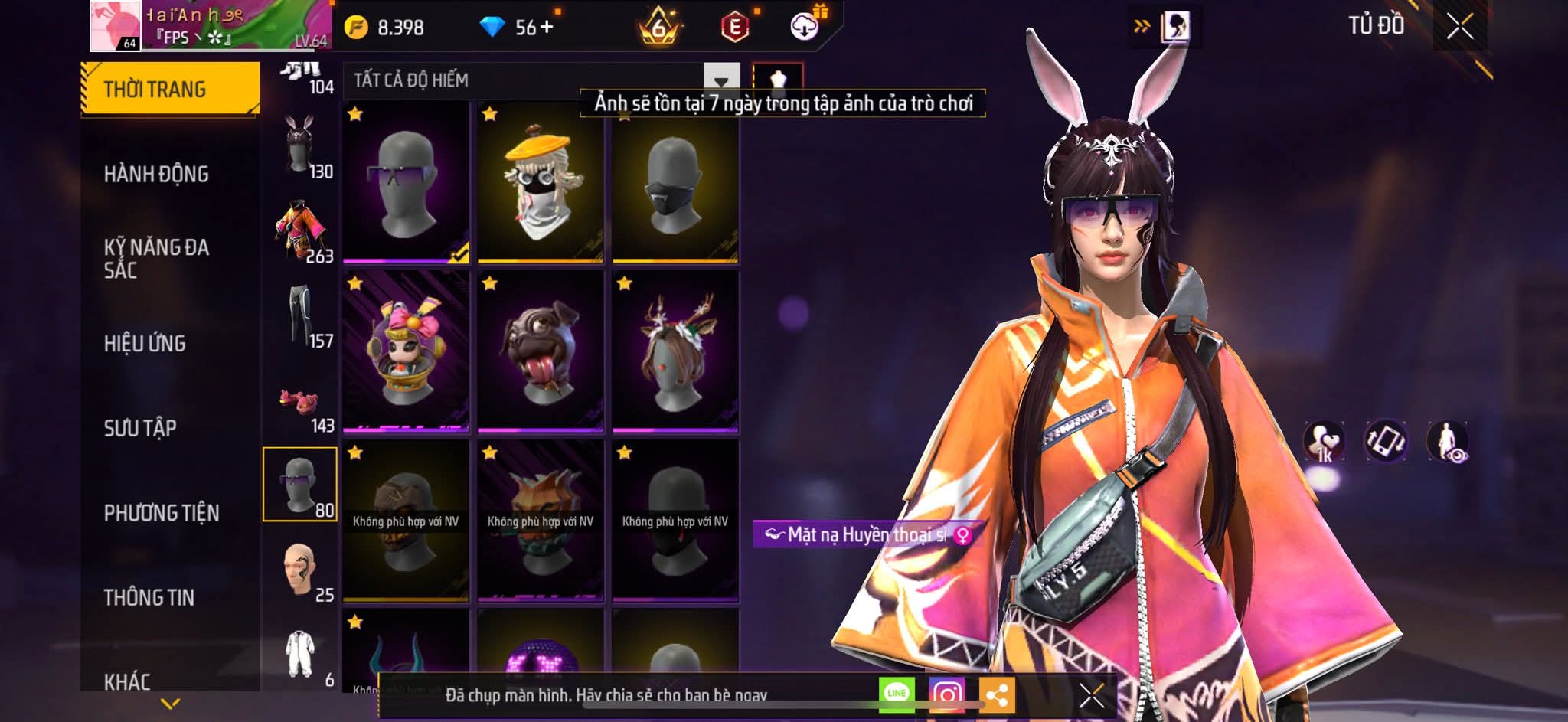
Task: Select the Hiệu Ứng tab
Action: pos(145,343)
